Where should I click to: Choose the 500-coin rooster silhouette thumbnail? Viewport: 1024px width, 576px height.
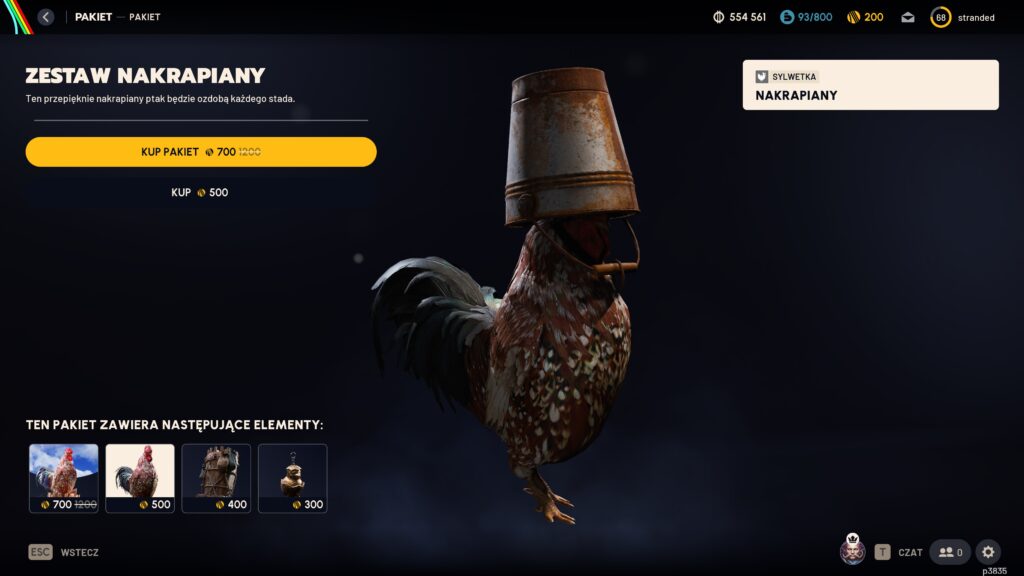140,478
